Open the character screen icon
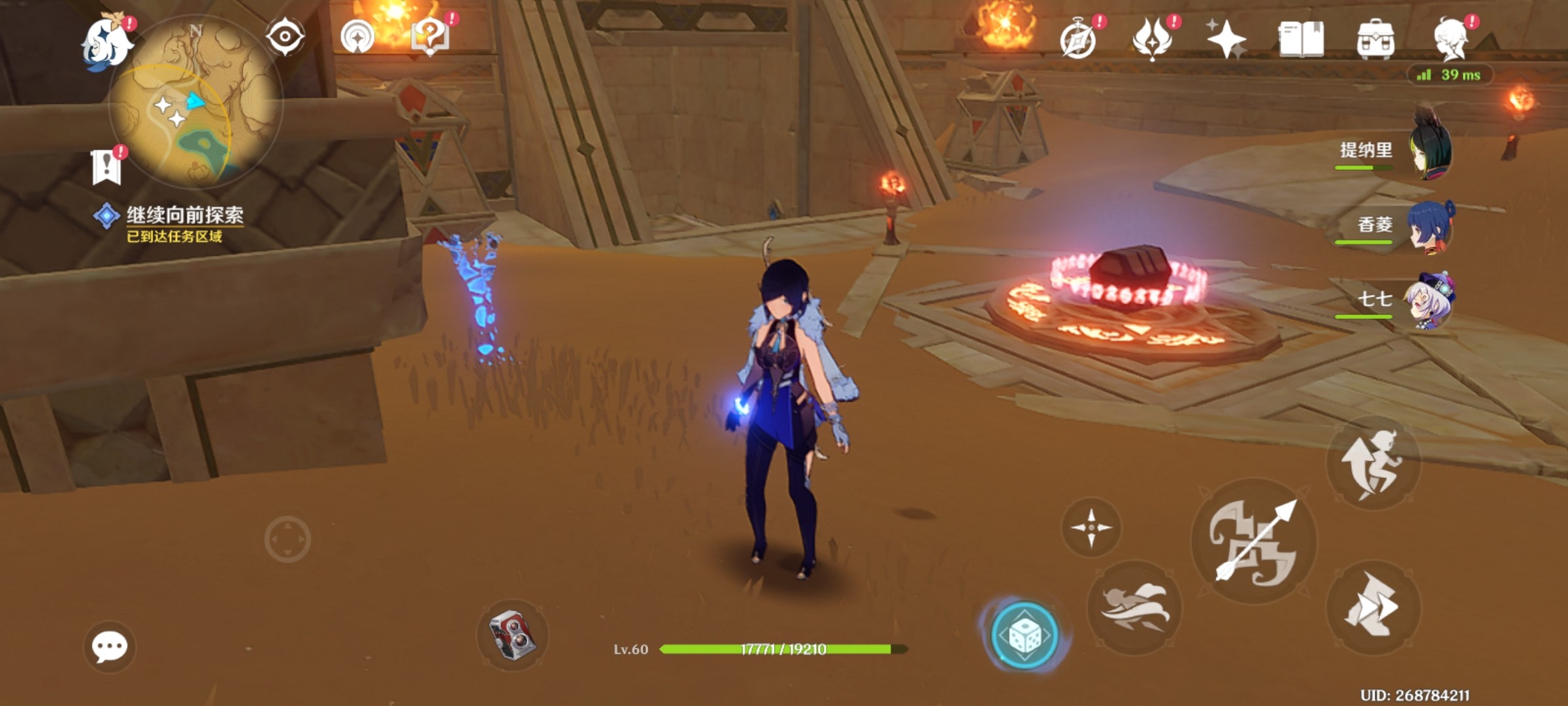The image size is (1568, 706). pos(1452,39)
